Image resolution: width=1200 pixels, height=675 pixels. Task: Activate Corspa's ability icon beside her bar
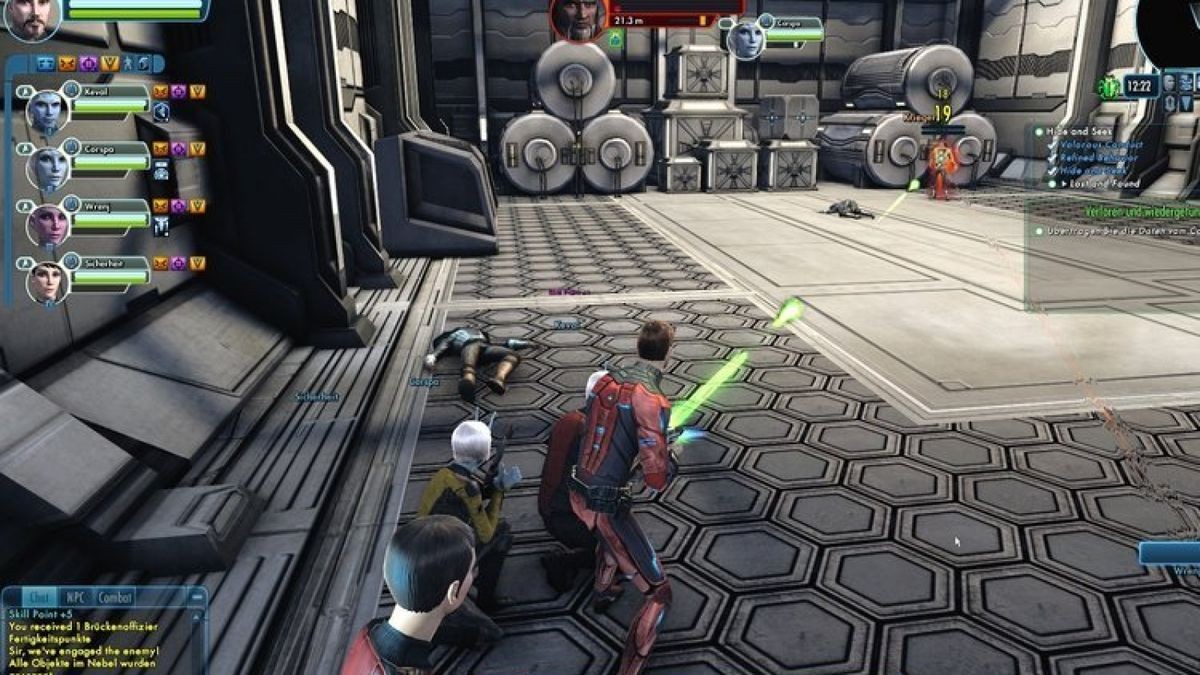(x=161, y=171)
